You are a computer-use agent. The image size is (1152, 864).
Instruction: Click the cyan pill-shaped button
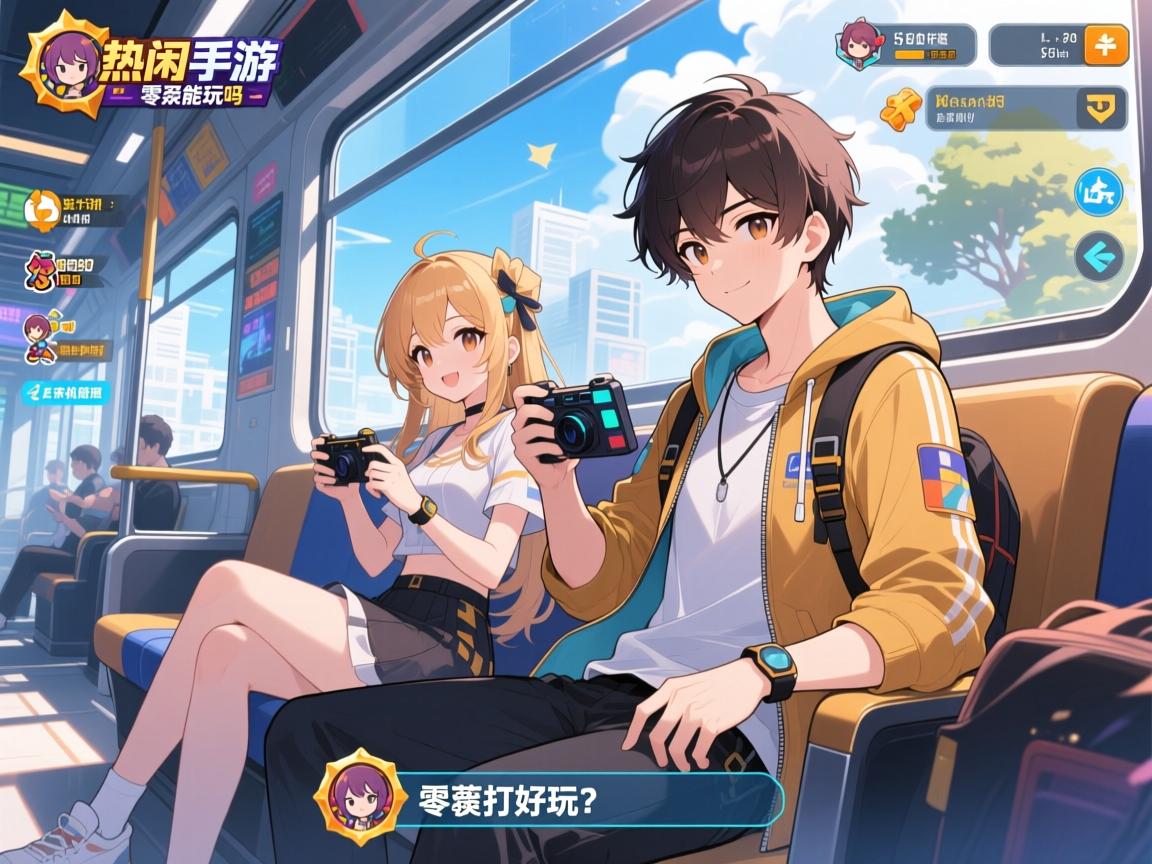[x=63, y=393]
